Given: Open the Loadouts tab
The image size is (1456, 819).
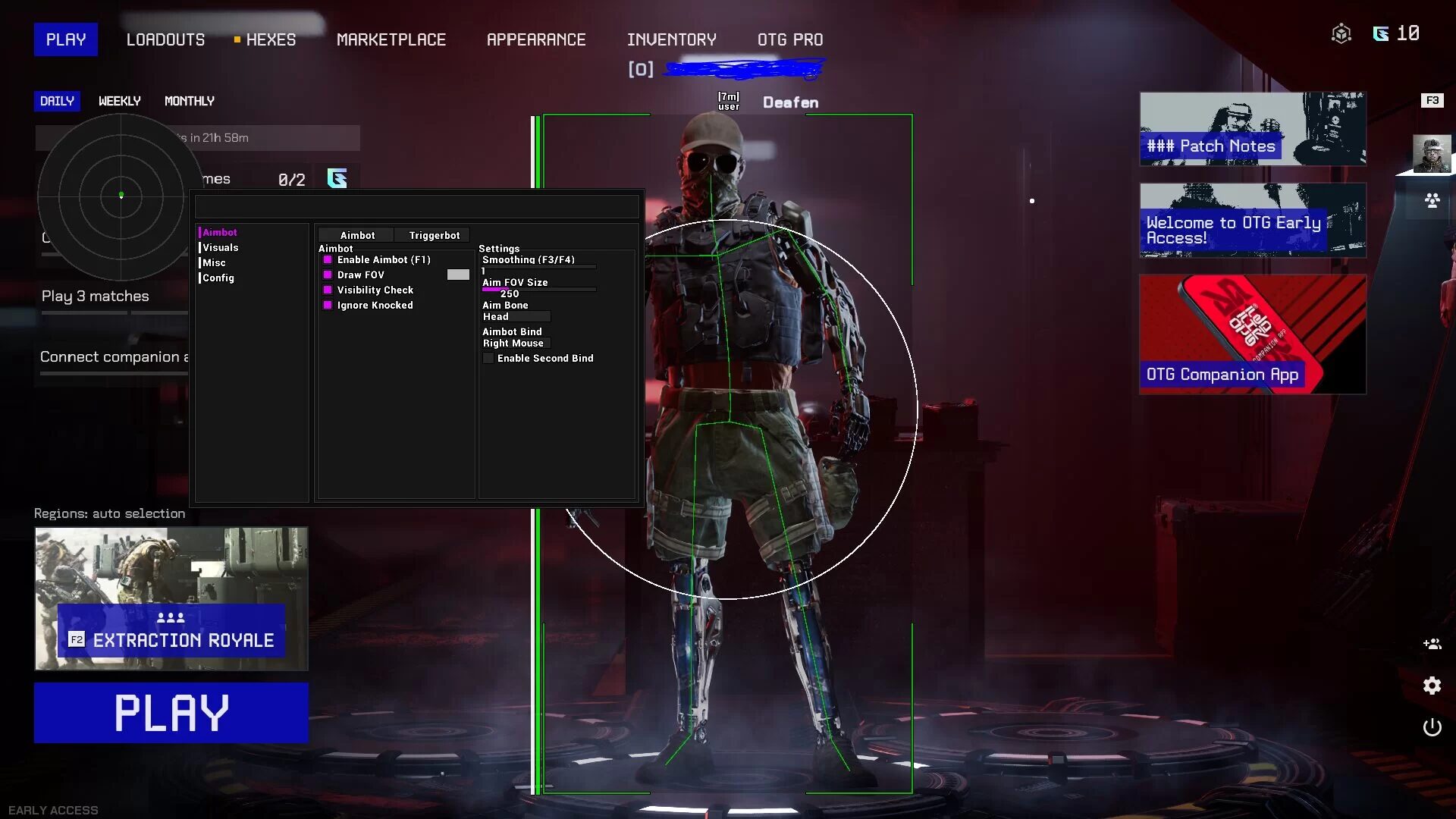Looking at the screenshot, I should (165, 39).
